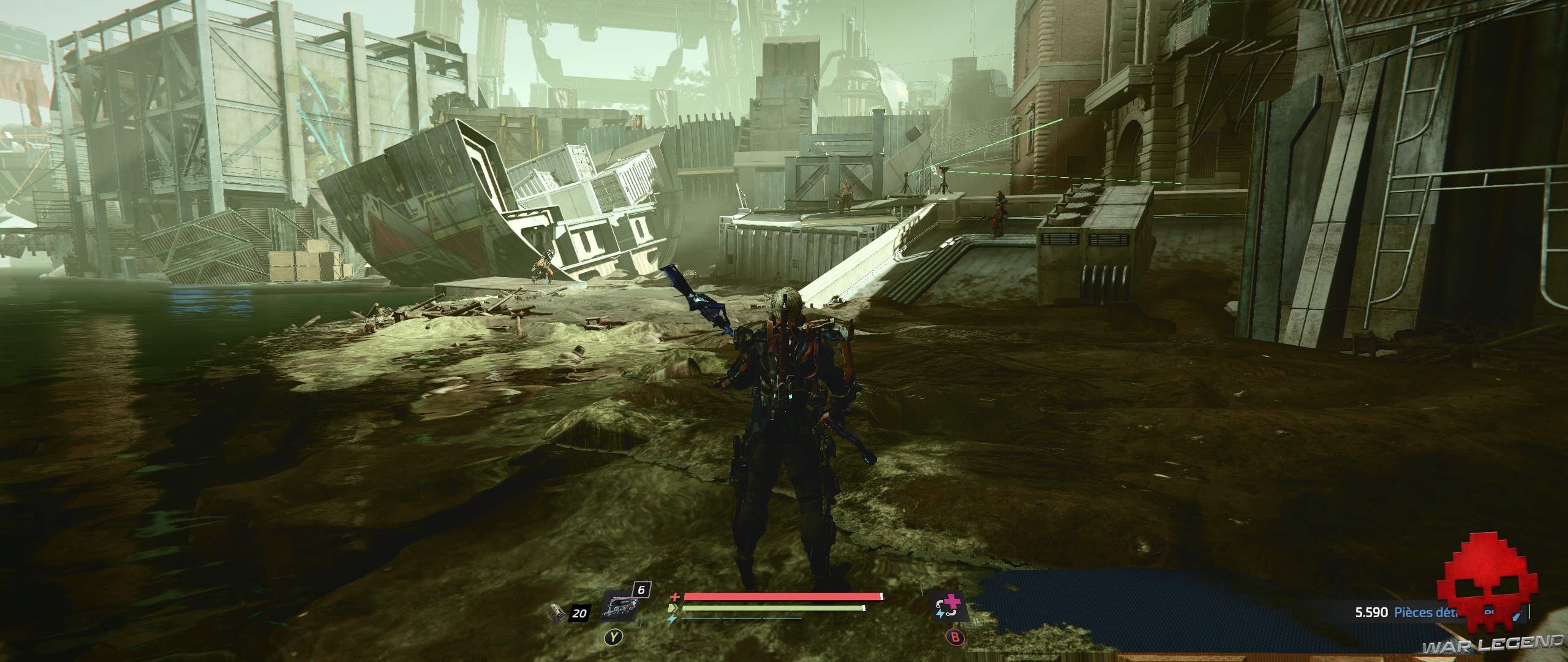Click the double chevron beside the stamina bar
Image resolution: width=1568 pixels, height=662 pixels.
point(673,608)
